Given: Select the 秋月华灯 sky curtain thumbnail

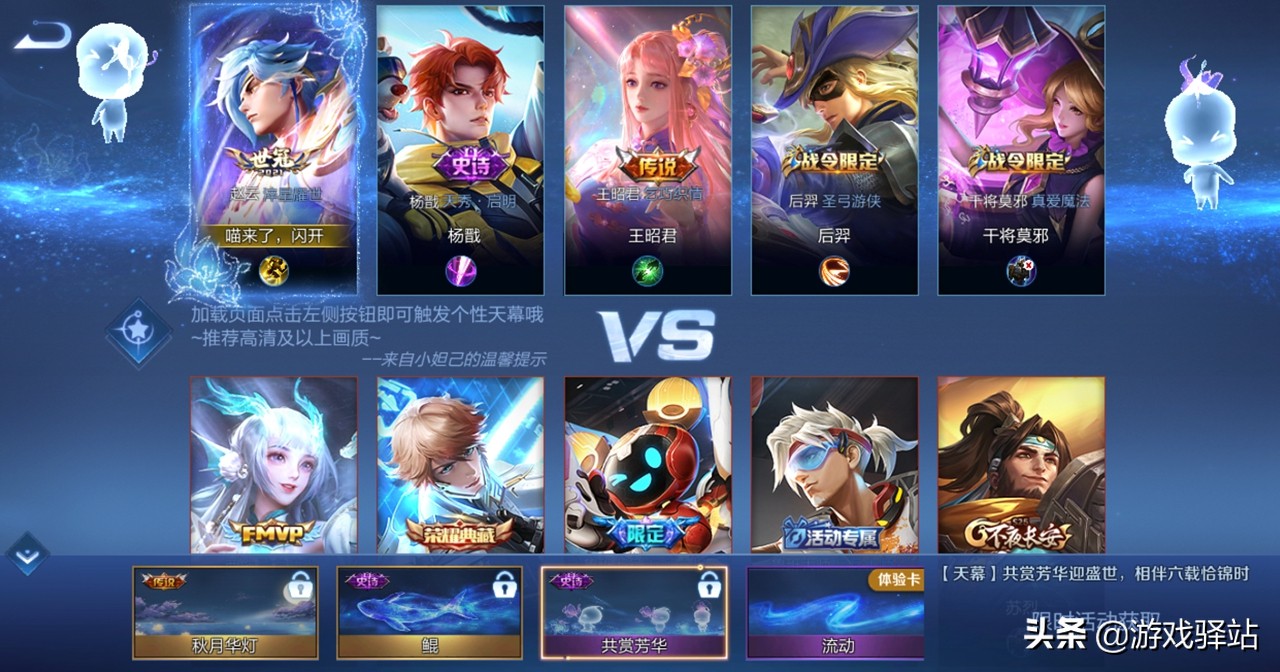Looking at the screenshot, I should (x=225, y=613).
